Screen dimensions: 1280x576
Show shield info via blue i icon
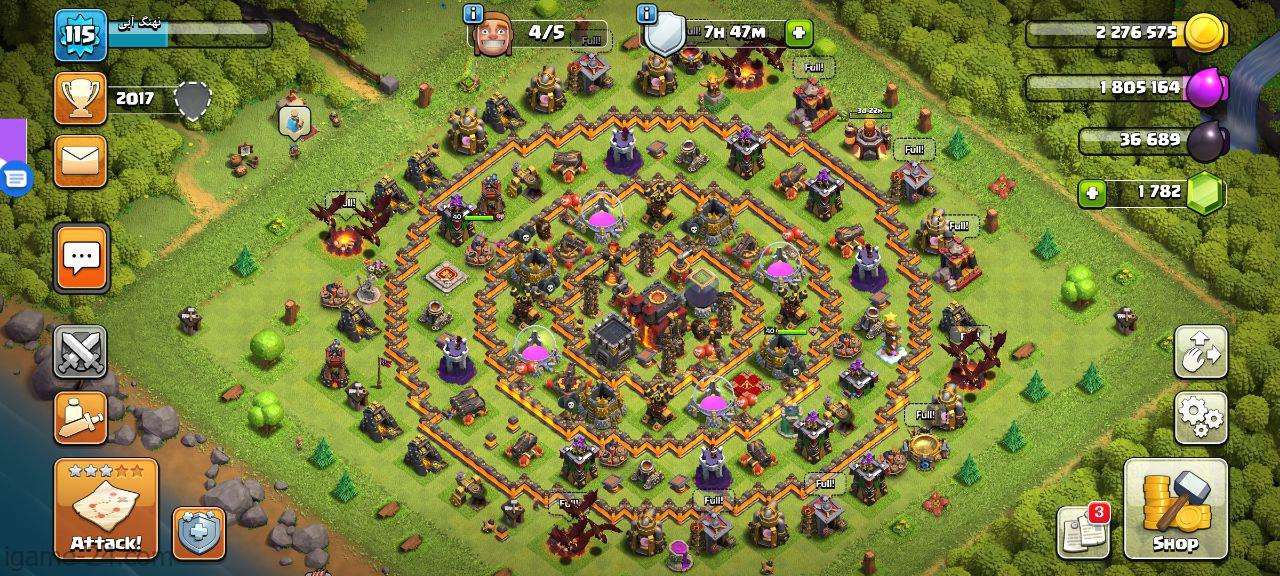(x=647, y=14)
